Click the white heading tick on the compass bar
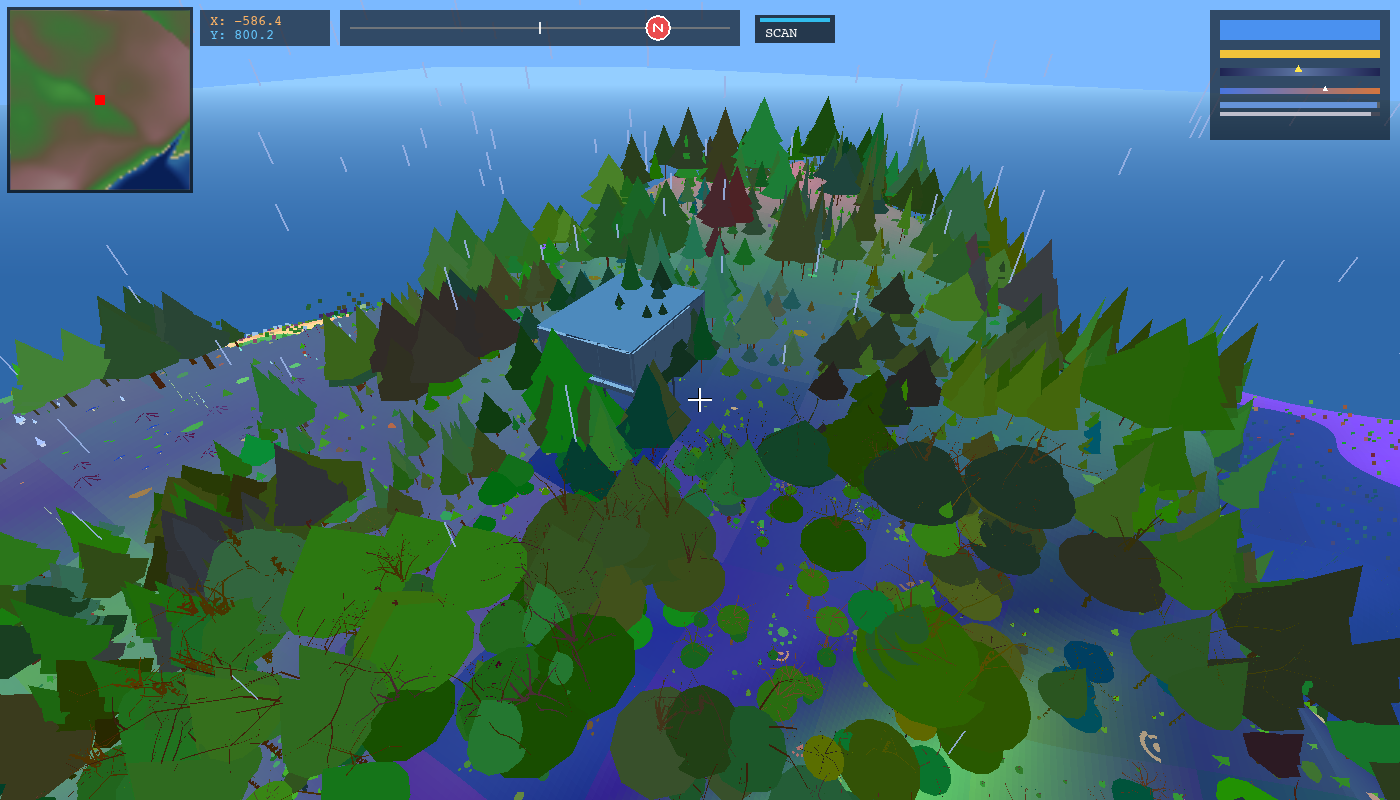 coord(540,28)
